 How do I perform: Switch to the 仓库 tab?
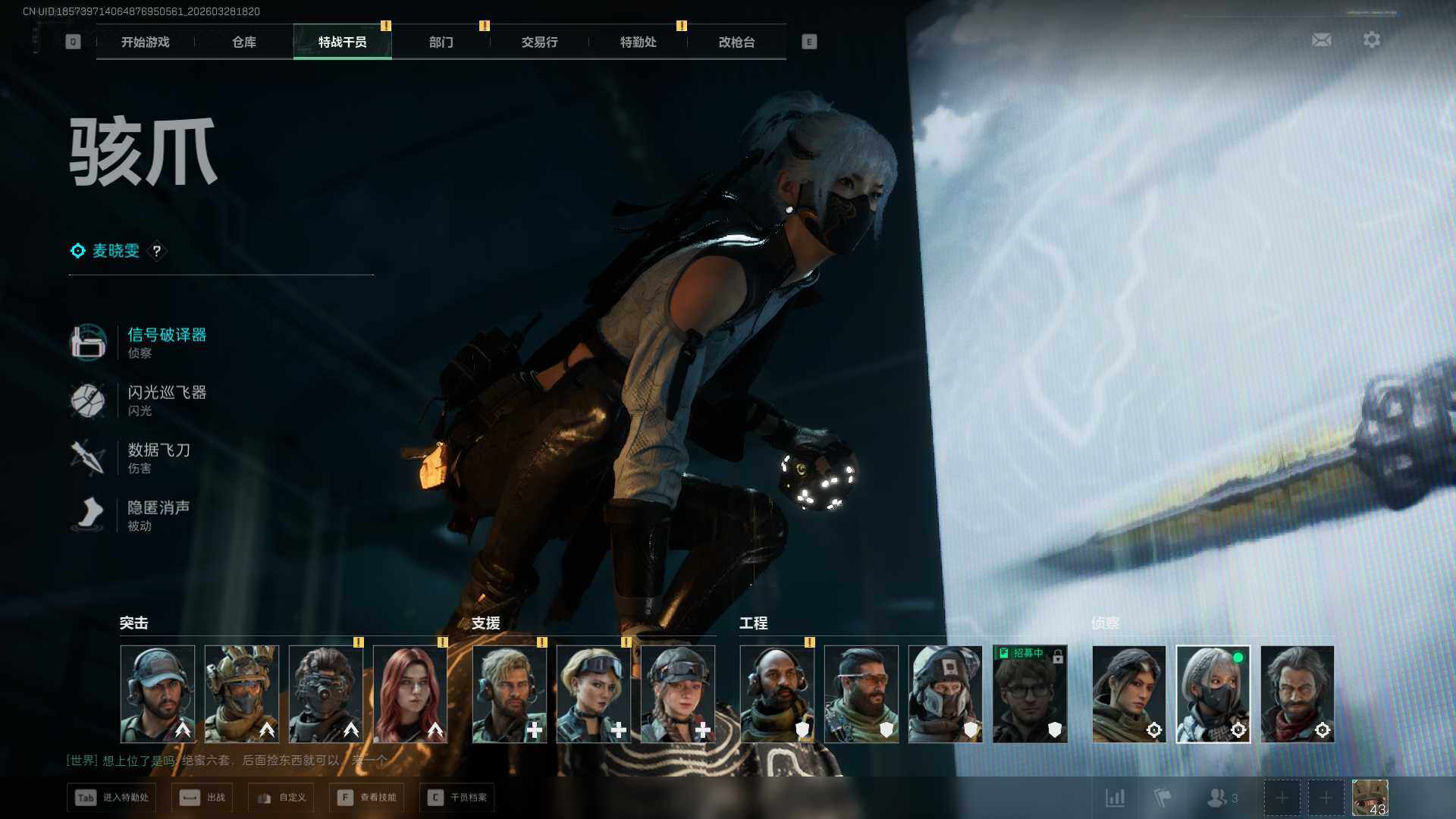click(x=243, y=42)
